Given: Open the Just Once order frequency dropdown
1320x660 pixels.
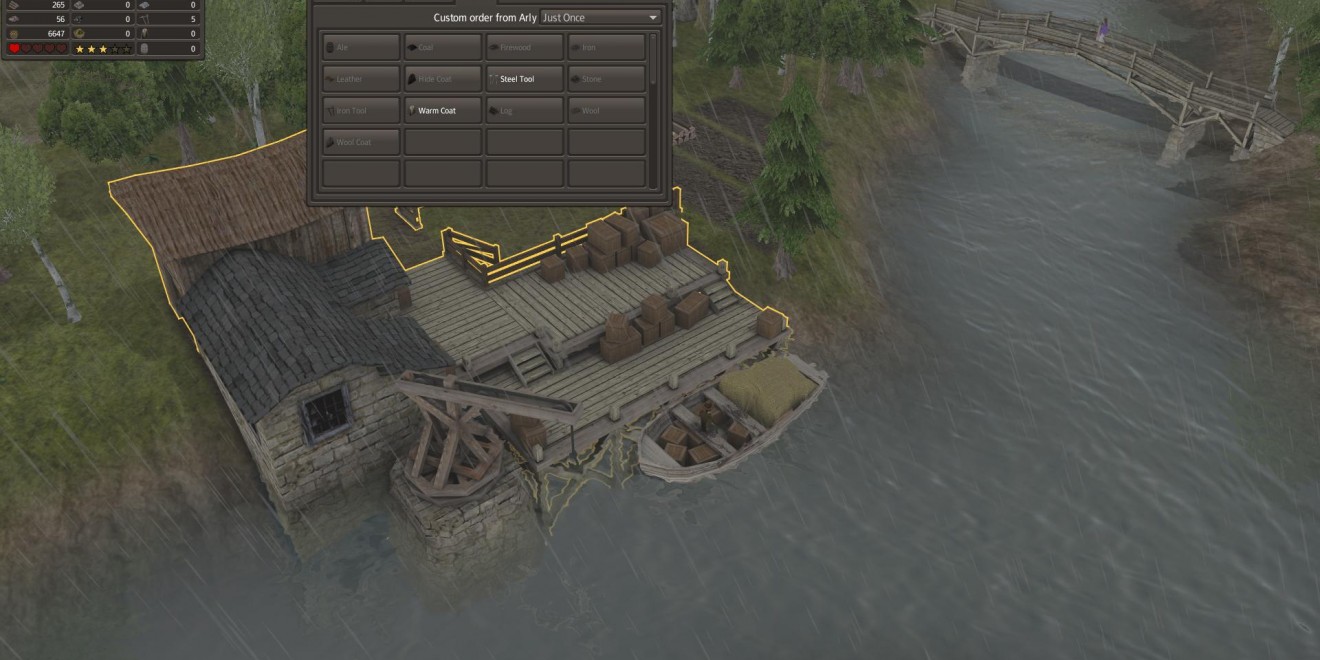Looking at the screenshot, I should tap(600, 18).
